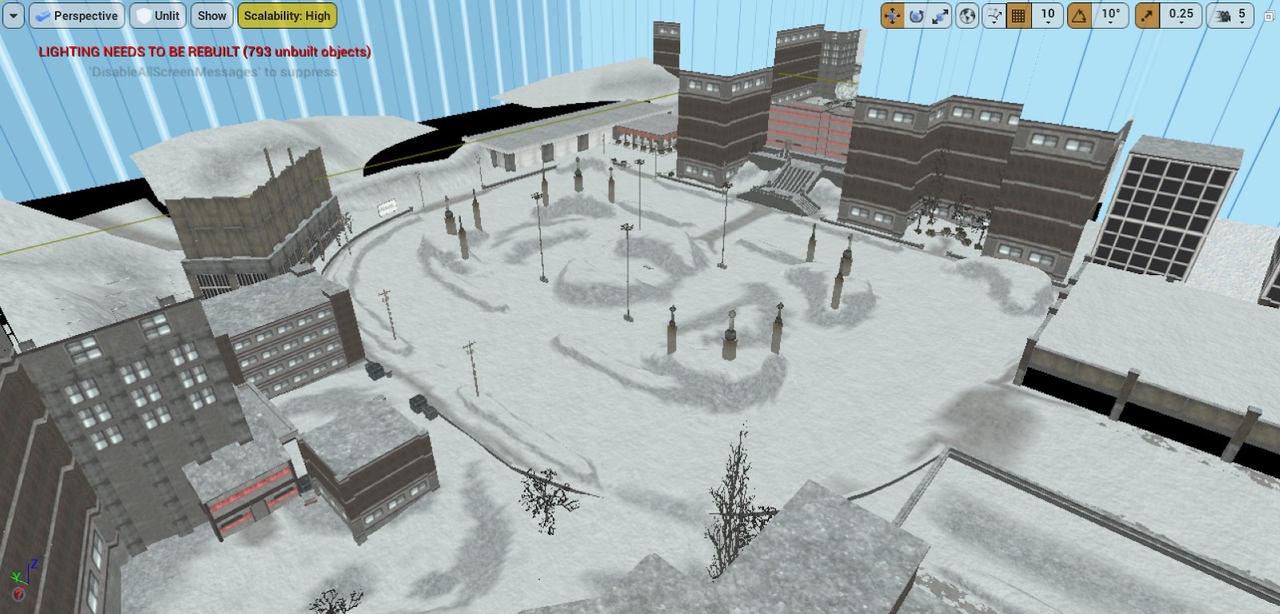
Task: Toggle rotation angle snapping
Action: click(1079, 16)
